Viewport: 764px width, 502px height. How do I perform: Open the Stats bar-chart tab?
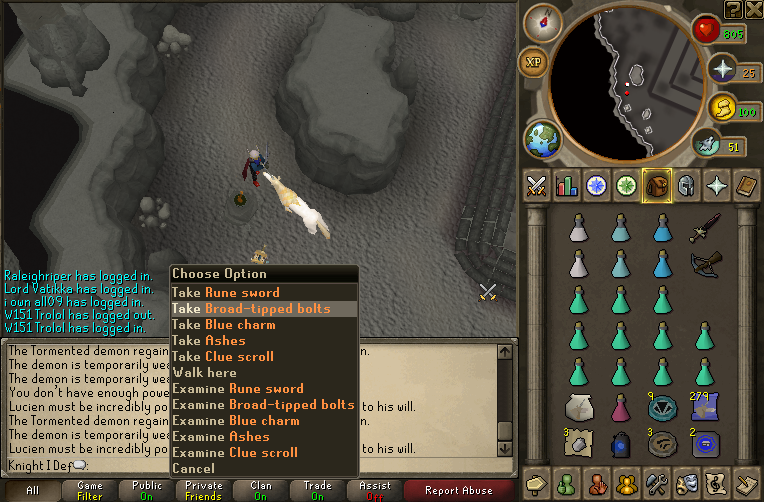(568, 186)
